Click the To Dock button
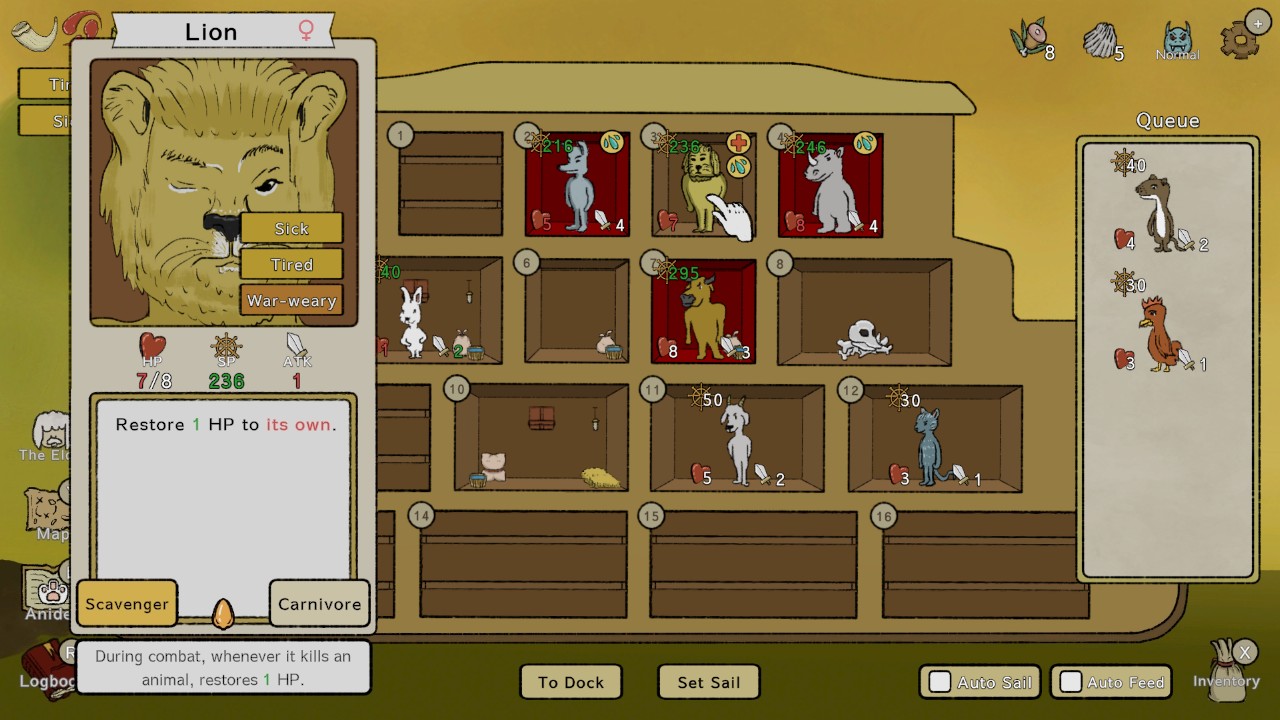The width and height of the screenshot is (1280, 720). click(x=571, y=681)
